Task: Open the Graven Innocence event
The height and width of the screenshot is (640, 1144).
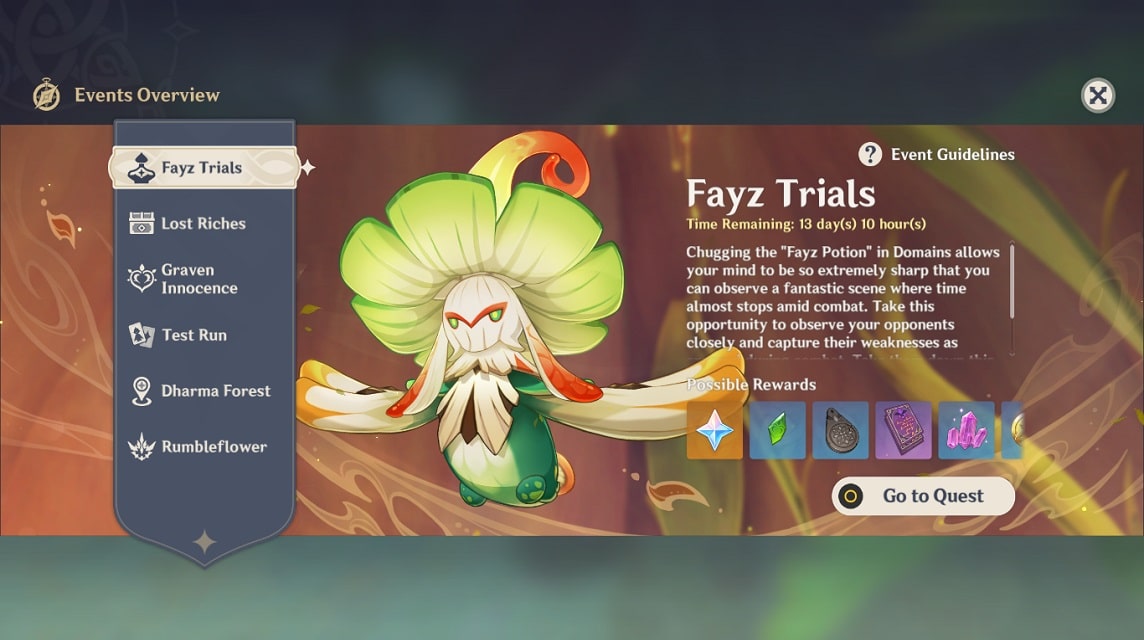Action: point(199,279)
